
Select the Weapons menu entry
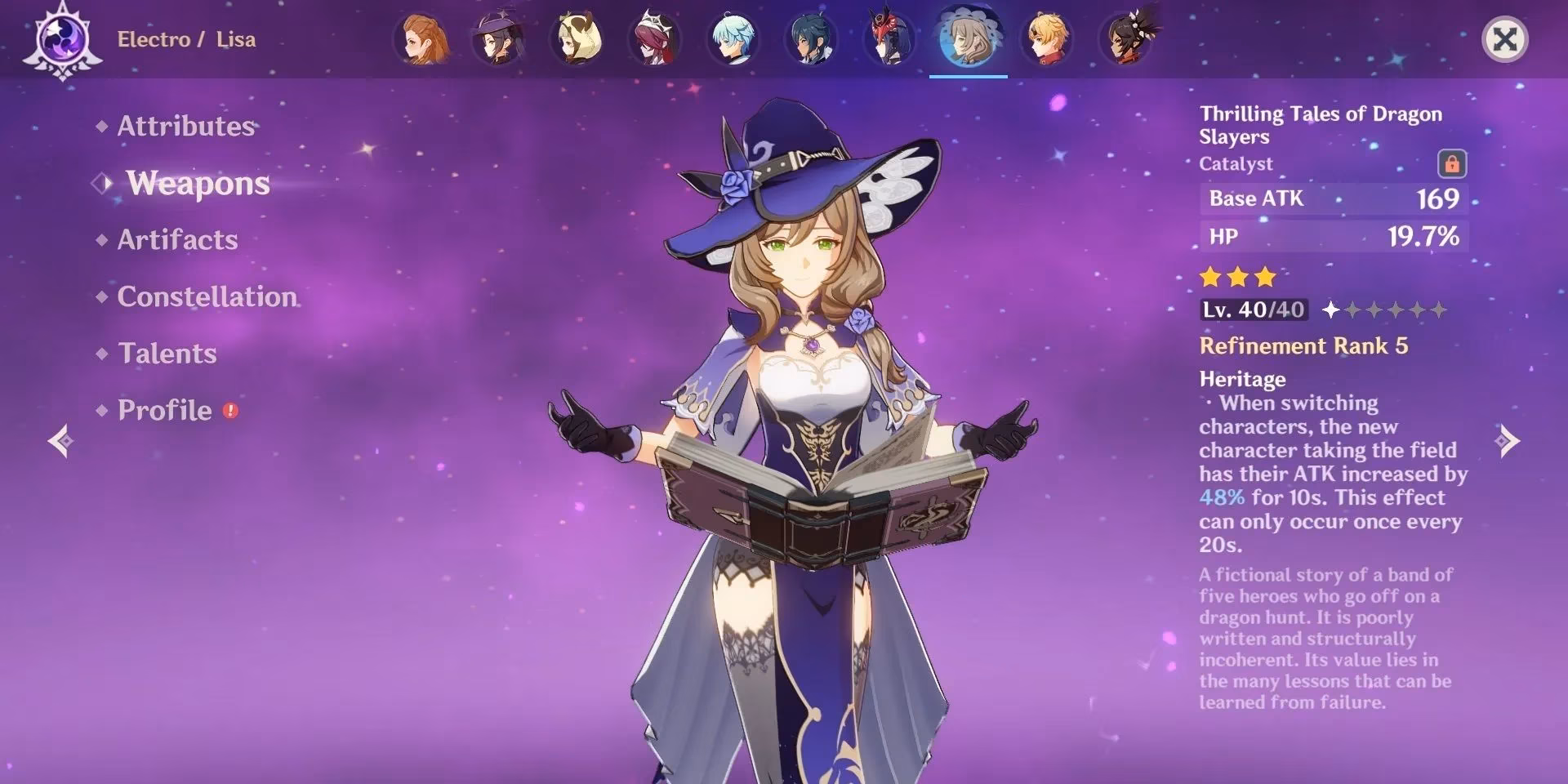coord(198,183)
